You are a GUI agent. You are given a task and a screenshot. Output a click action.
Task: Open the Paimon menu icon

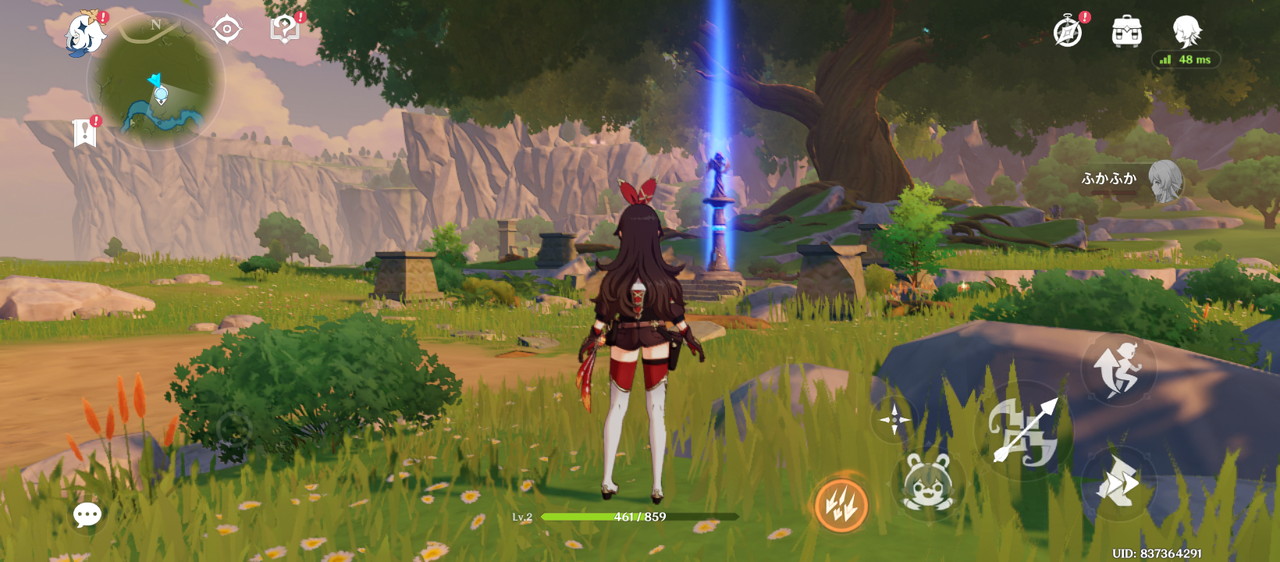coord(85,33)
